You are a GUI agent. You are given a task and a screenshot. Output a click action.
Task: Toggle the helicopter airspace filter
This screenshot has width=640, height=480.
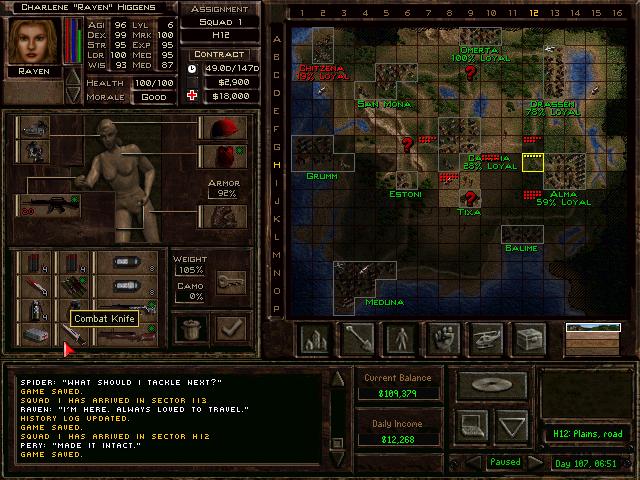[x=485, y=340]
